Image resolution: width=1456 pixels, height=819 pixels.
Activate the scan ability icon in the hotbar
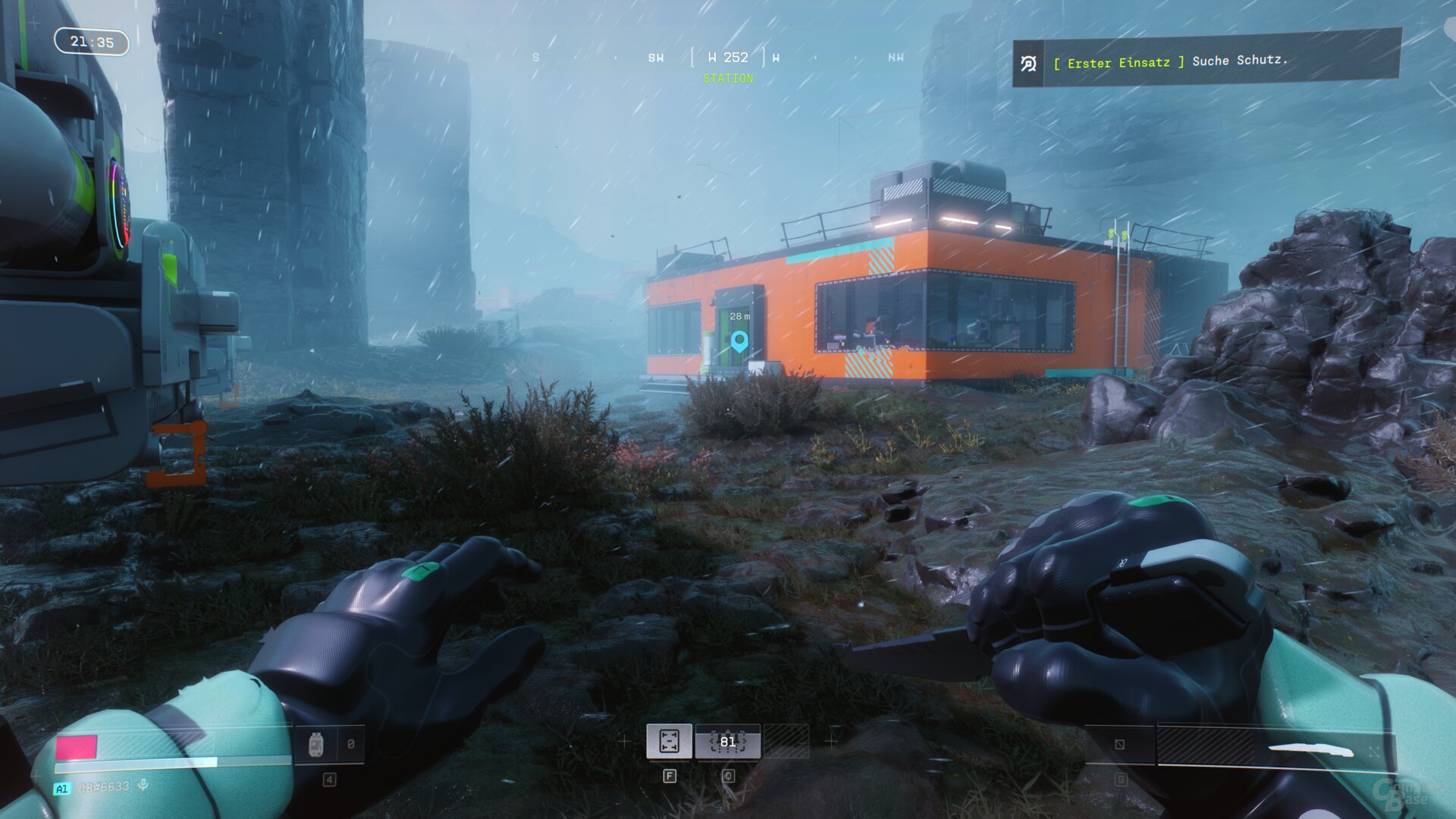(x=669, y=741)
